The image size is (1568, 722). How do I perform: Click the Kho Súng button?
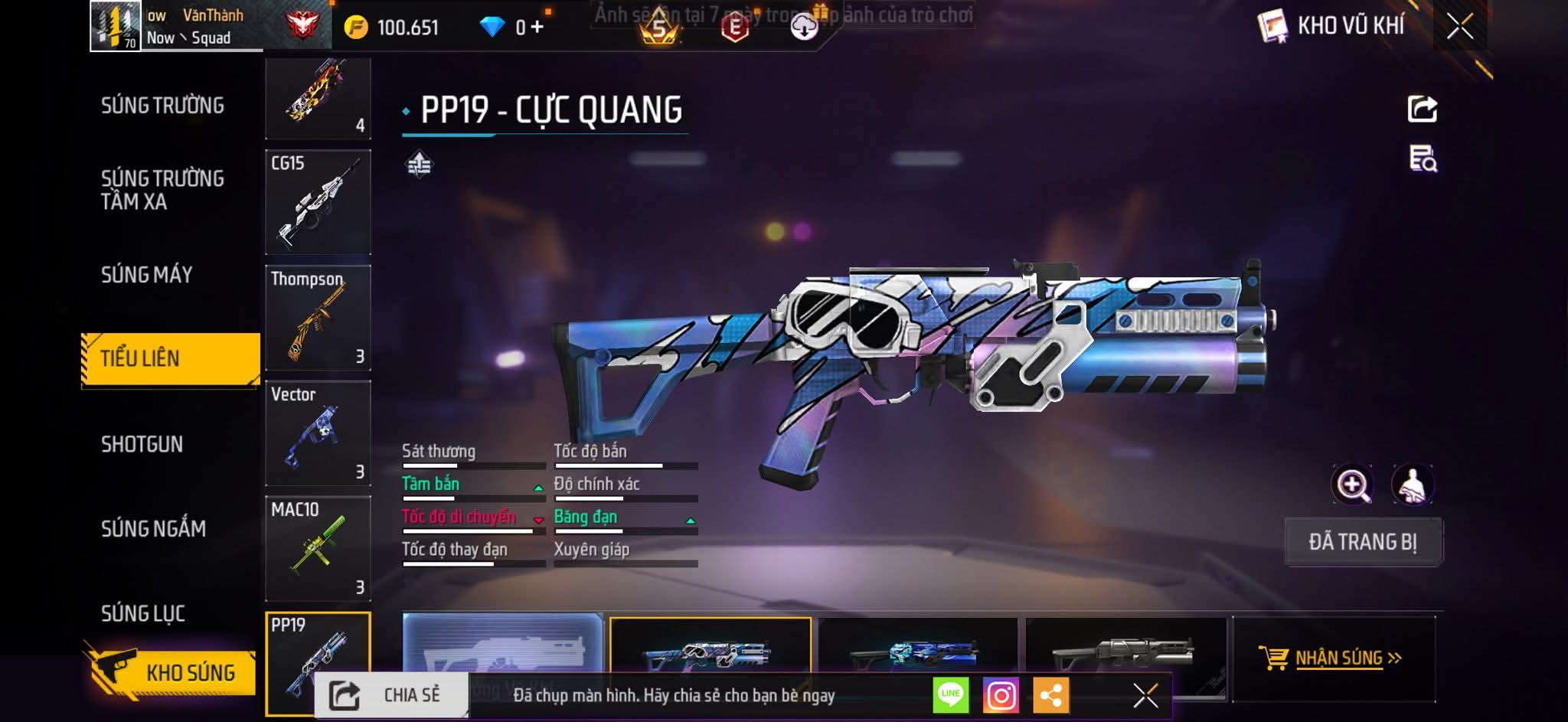pyautogui.click(x=172, y=672)
